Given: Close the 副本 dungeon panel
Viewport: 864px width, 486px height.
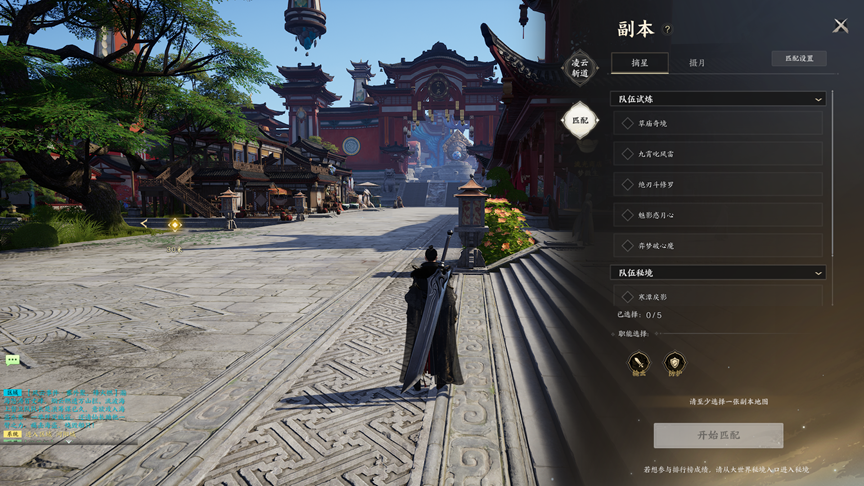Looking at the screenshot, I should pos(840,27).
